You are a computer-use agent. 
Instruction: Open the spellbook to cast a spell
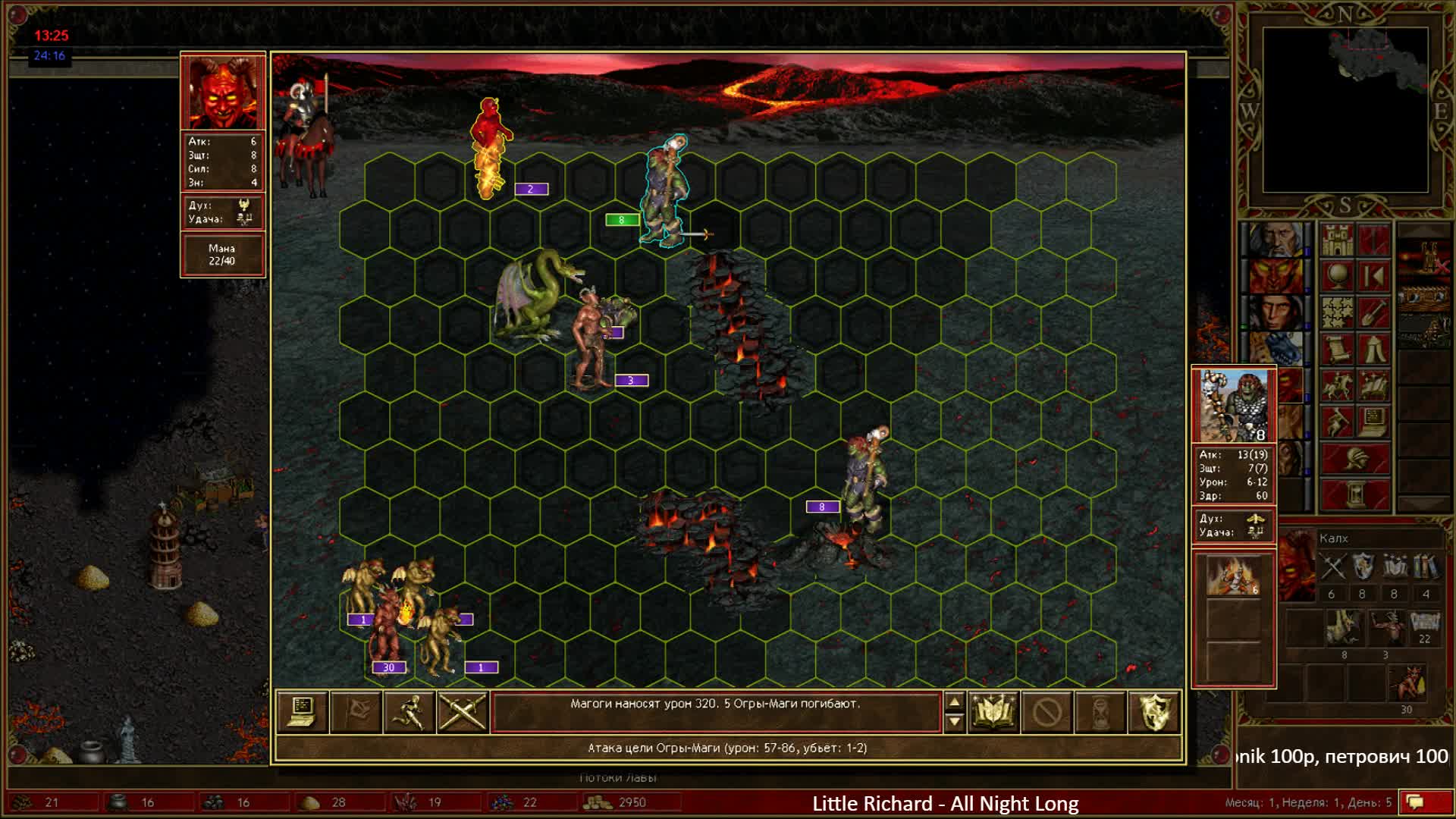pyautogui.click(x=993, y=712)
